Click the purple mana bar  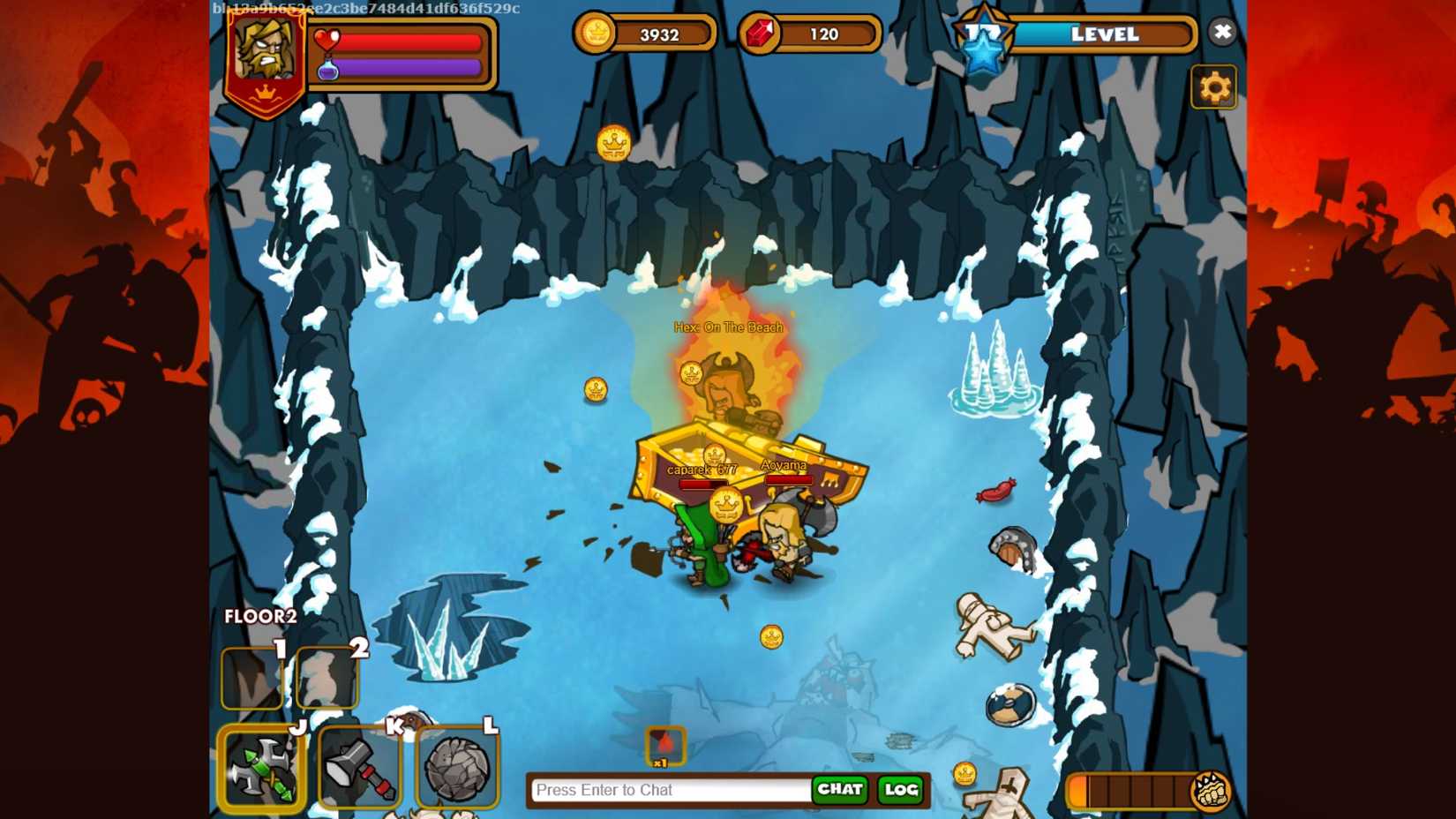tap(410, 69)
